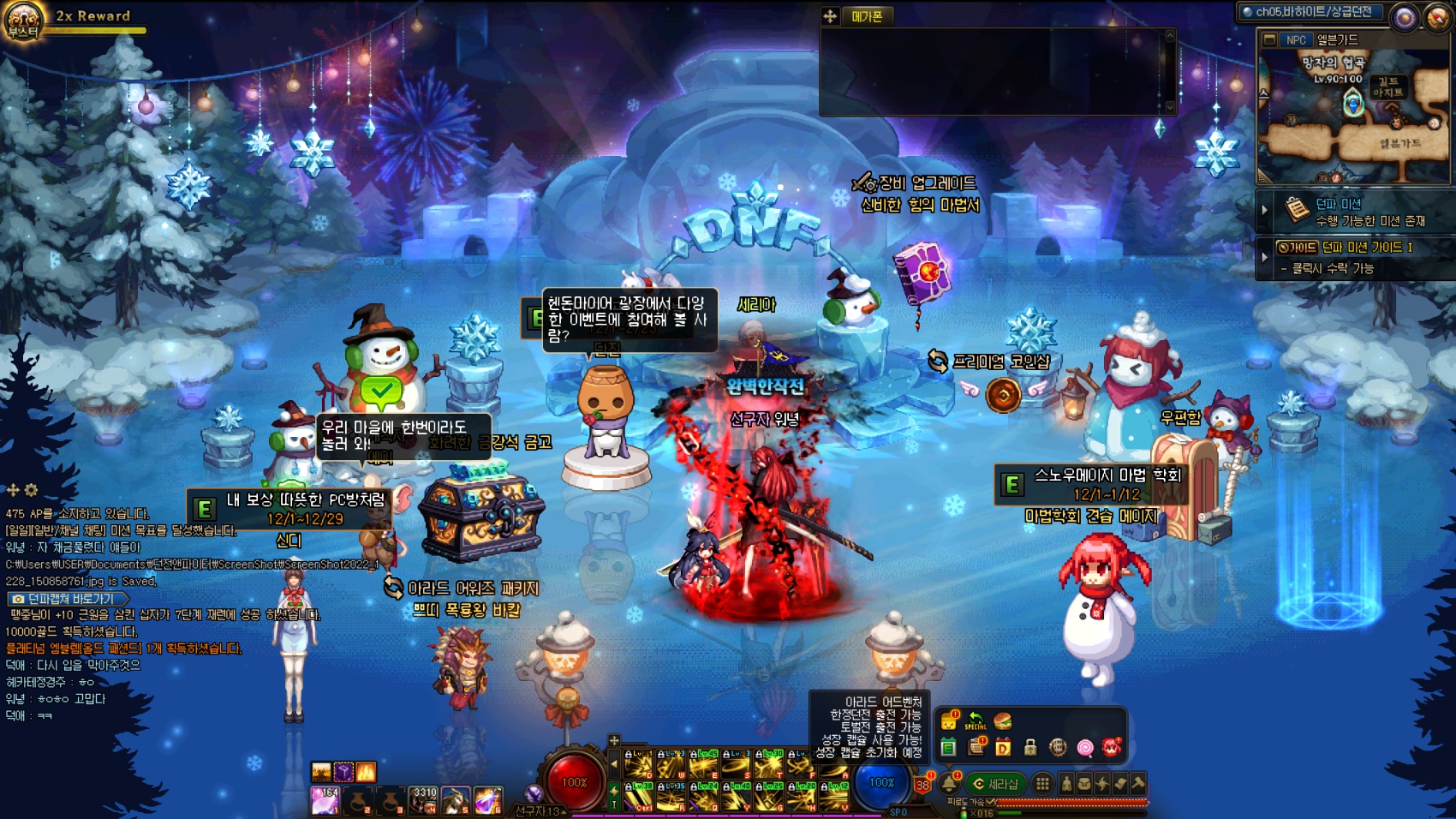This screenshot has width=1456, height=819.
Task: Open the 세라샵 cash shop button
Action: click(996, 784)
